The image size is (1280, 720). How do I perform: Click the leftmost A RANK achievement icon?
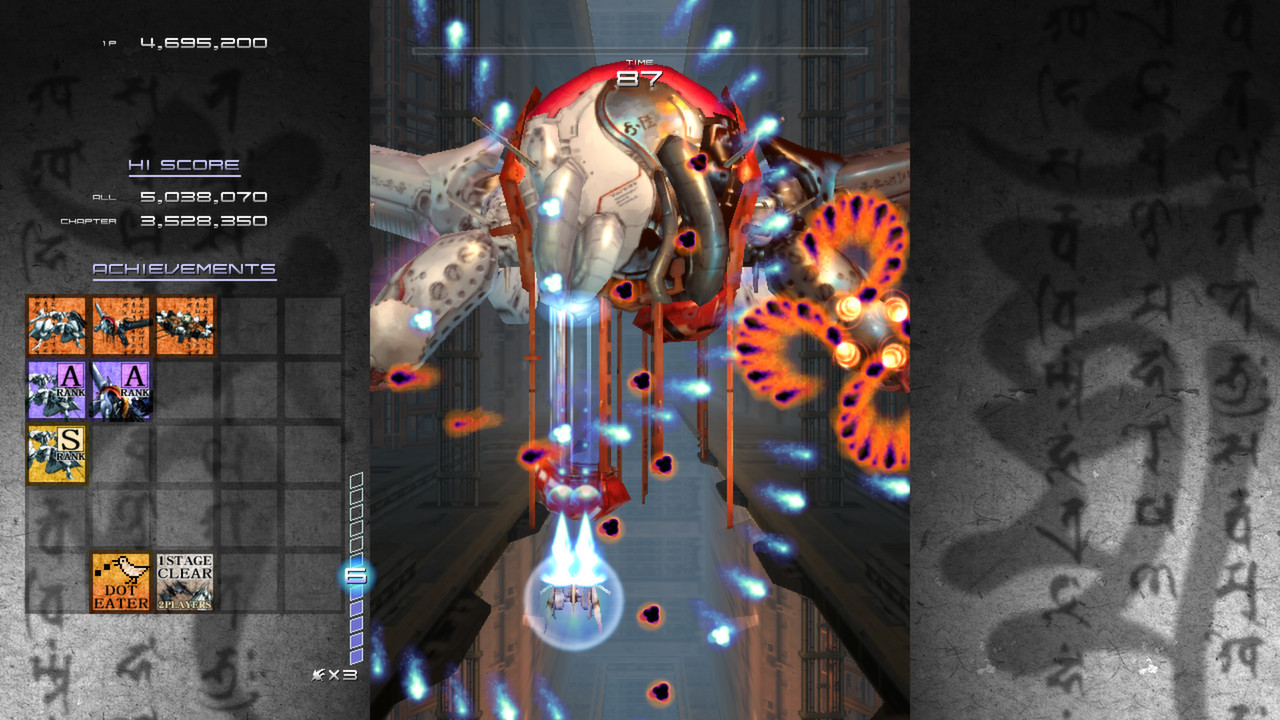[54, 391]
